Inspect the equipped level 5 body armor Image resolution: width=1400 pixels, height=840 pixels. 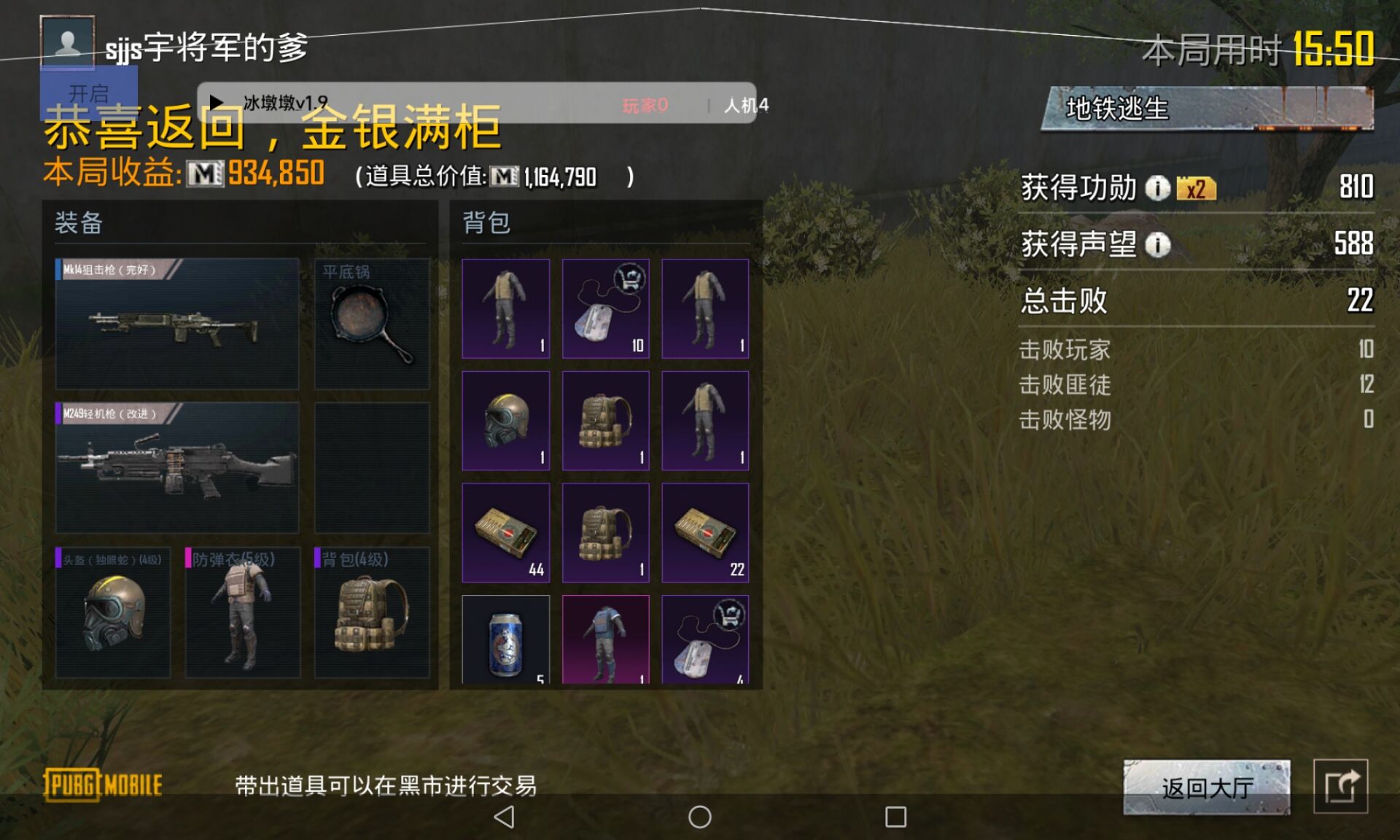tap(242, 612)
